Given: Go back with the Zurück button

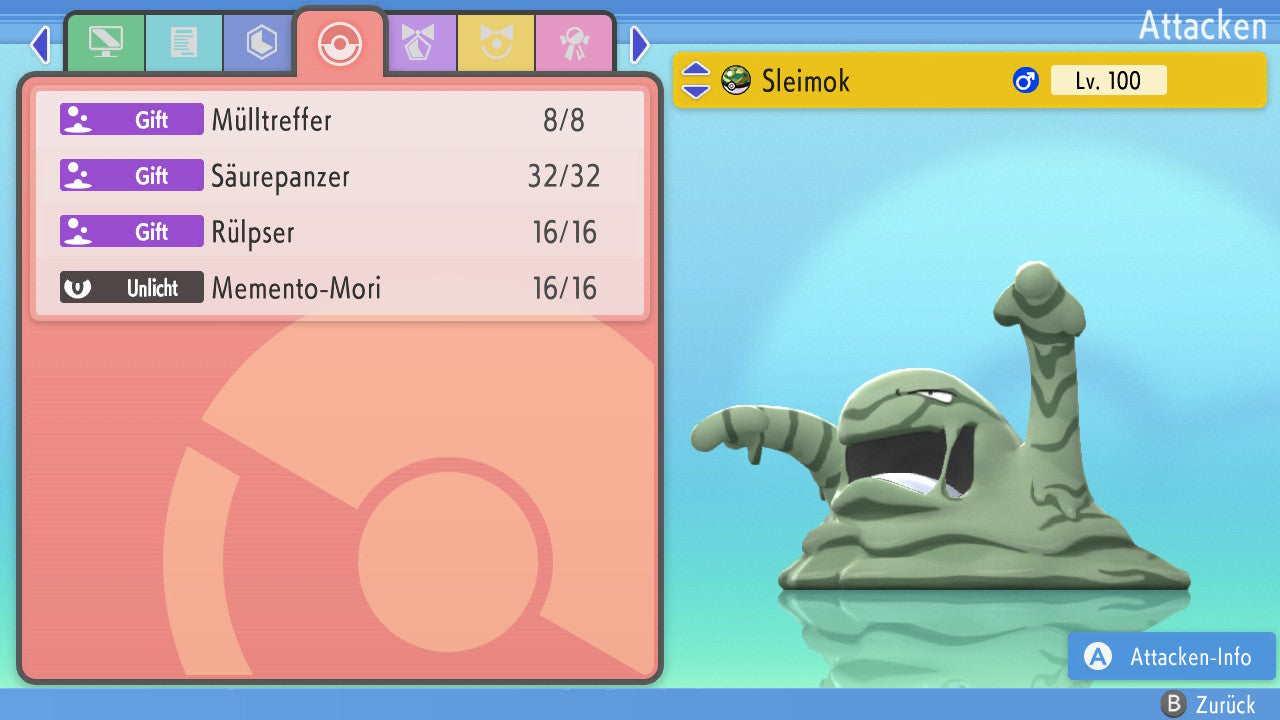Looking at the screenshot, I should click(x=1209, y=704).
